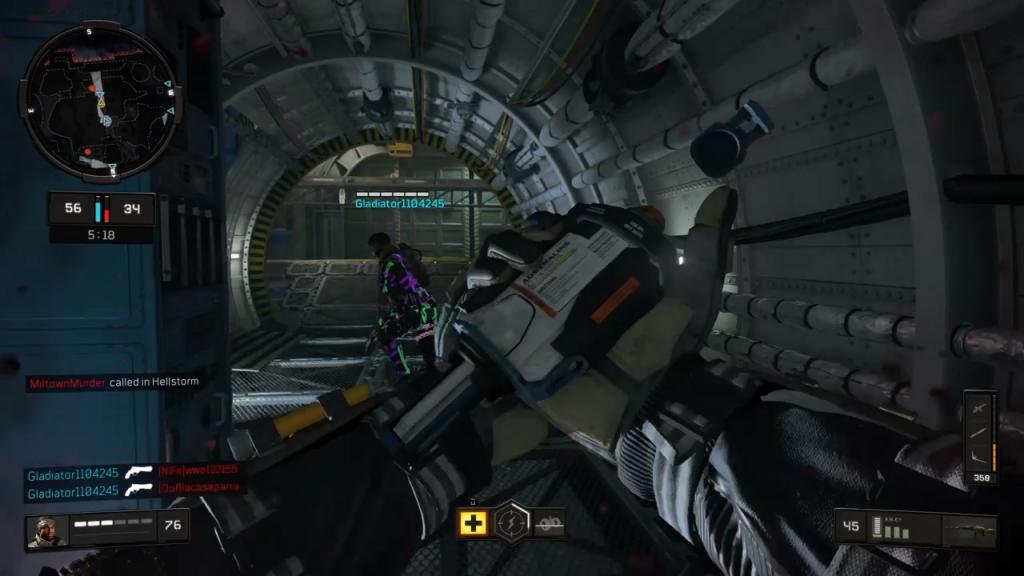Select the crossed-out equipment slot
This screenshot has width=1024, height=576.
(x=549, y=522)
